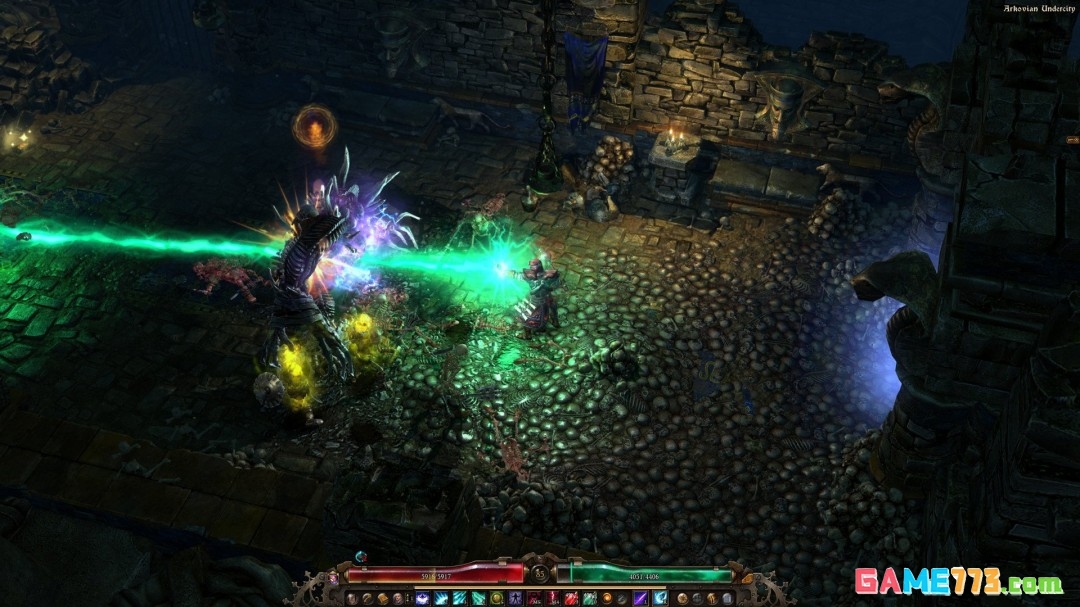
Task: Activate the first skill with purple-white burst
Action: (x=421, y=598)
